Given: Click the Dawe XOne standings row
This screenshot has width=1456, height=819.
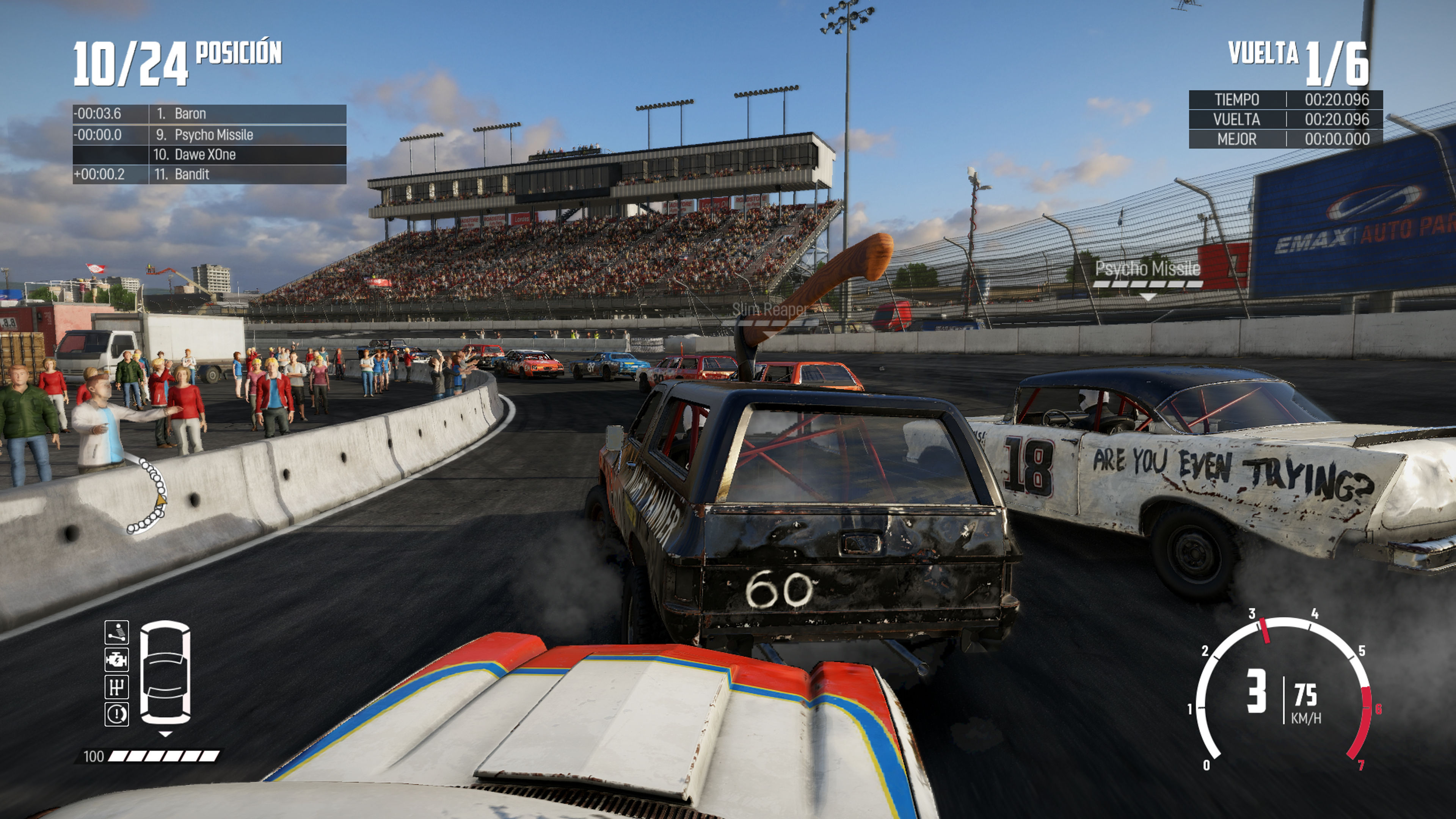Looking at the screenshot, I should pyautogui.click(x=209, y=154).
